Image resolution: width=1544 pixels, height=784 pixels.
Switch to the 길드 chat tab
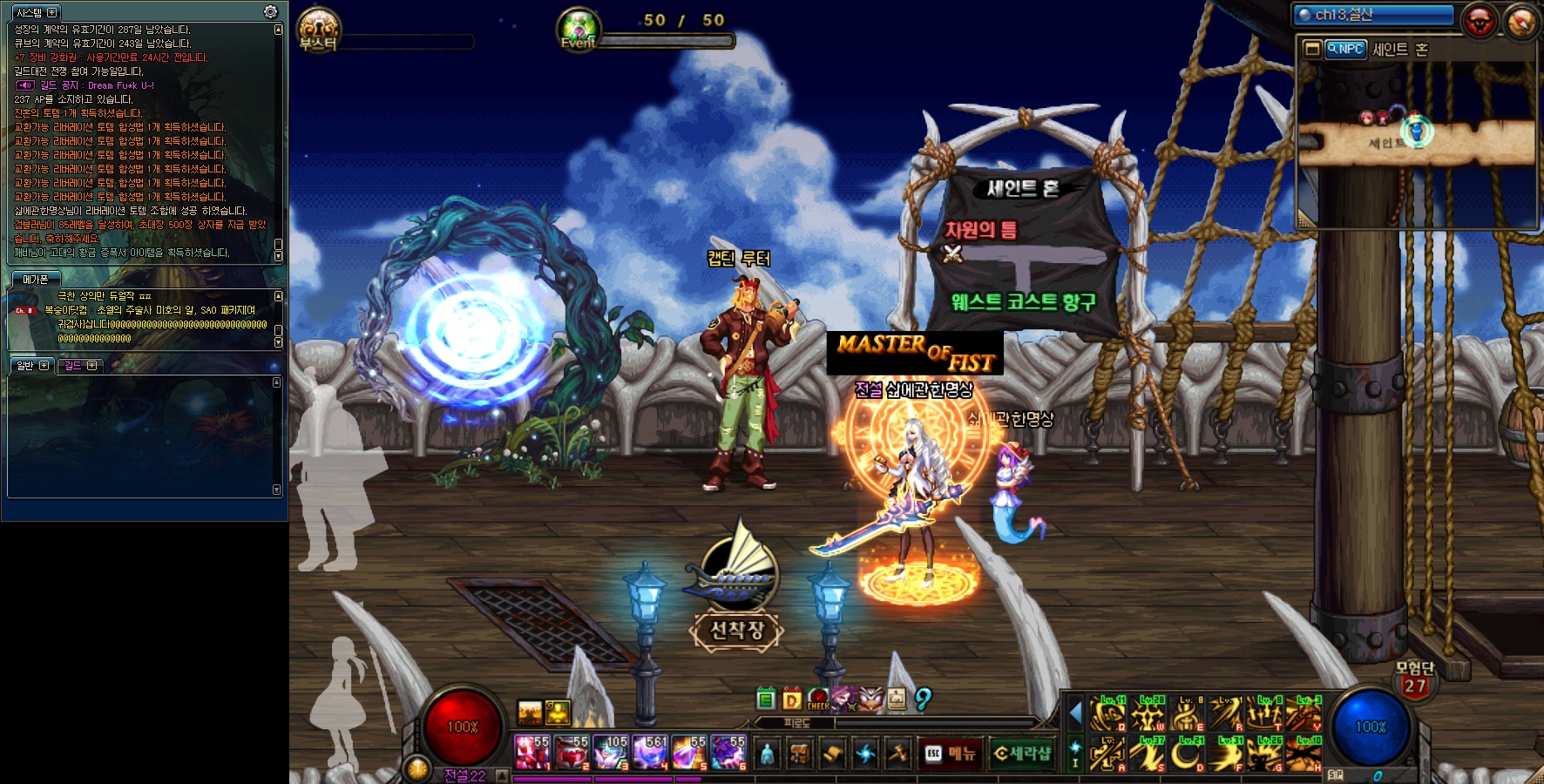coord(80,366)
